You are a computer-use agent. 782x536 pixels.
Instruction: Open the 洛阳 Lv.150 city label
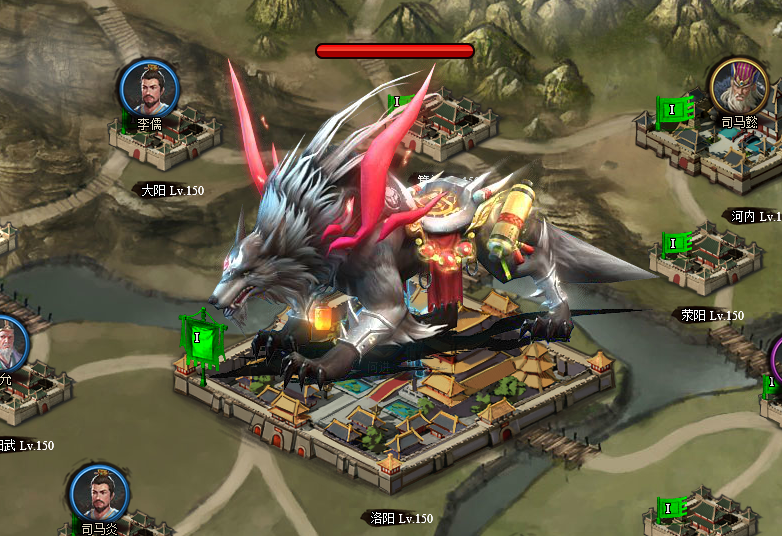(401, 518)
